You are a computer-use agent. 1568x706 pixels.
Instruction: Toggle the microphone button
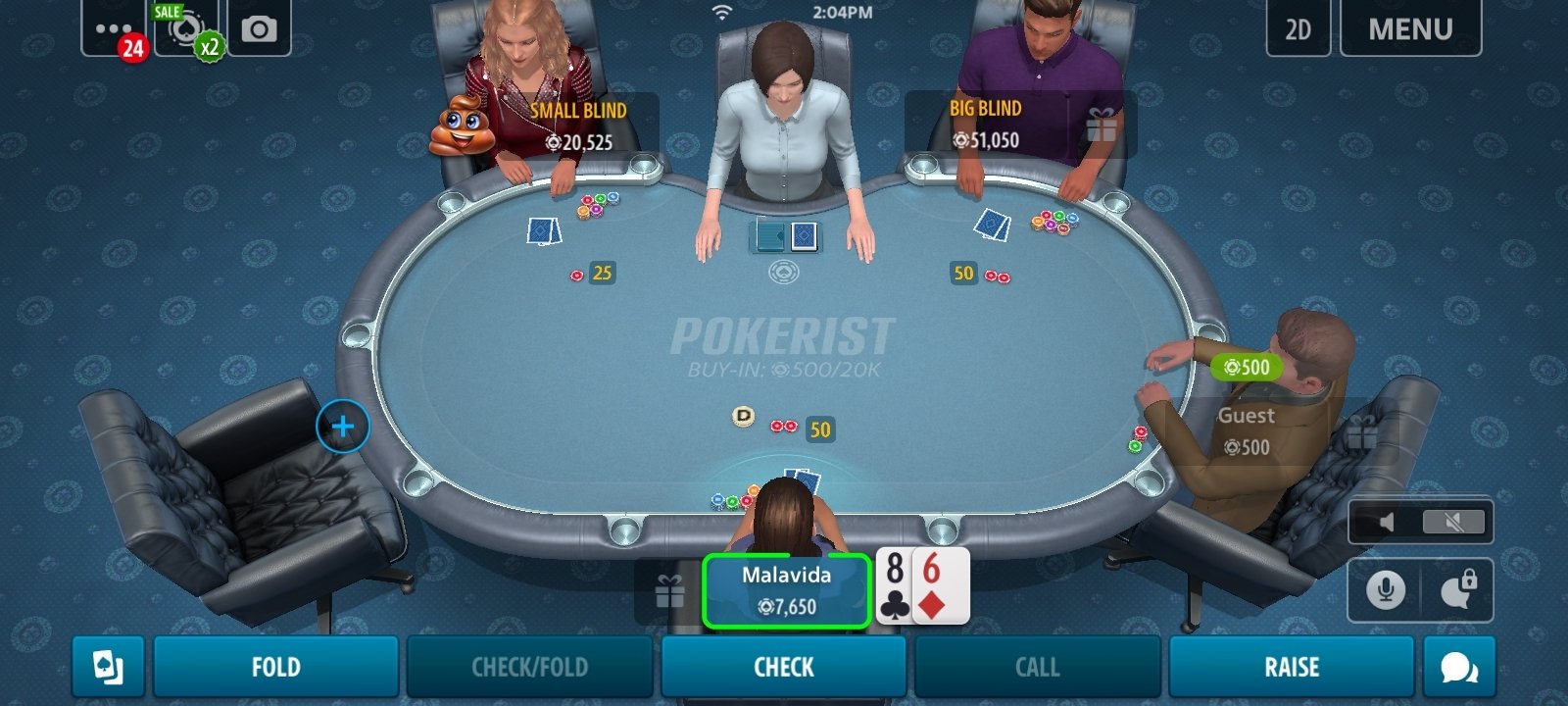[x=1385, y=590]
